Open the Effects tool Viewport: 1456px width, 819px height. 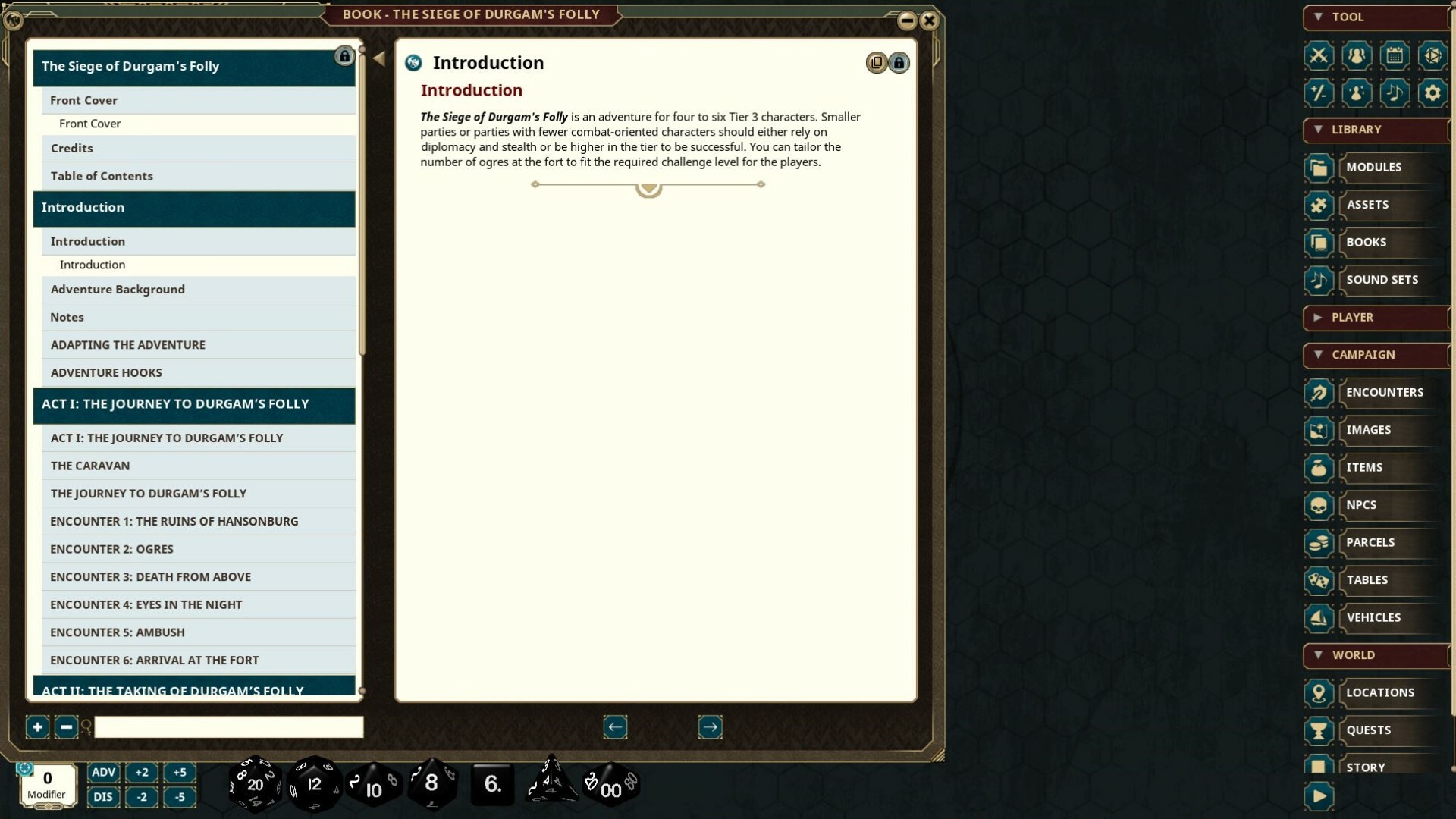pyautogui.click(x=1357, y=93)
